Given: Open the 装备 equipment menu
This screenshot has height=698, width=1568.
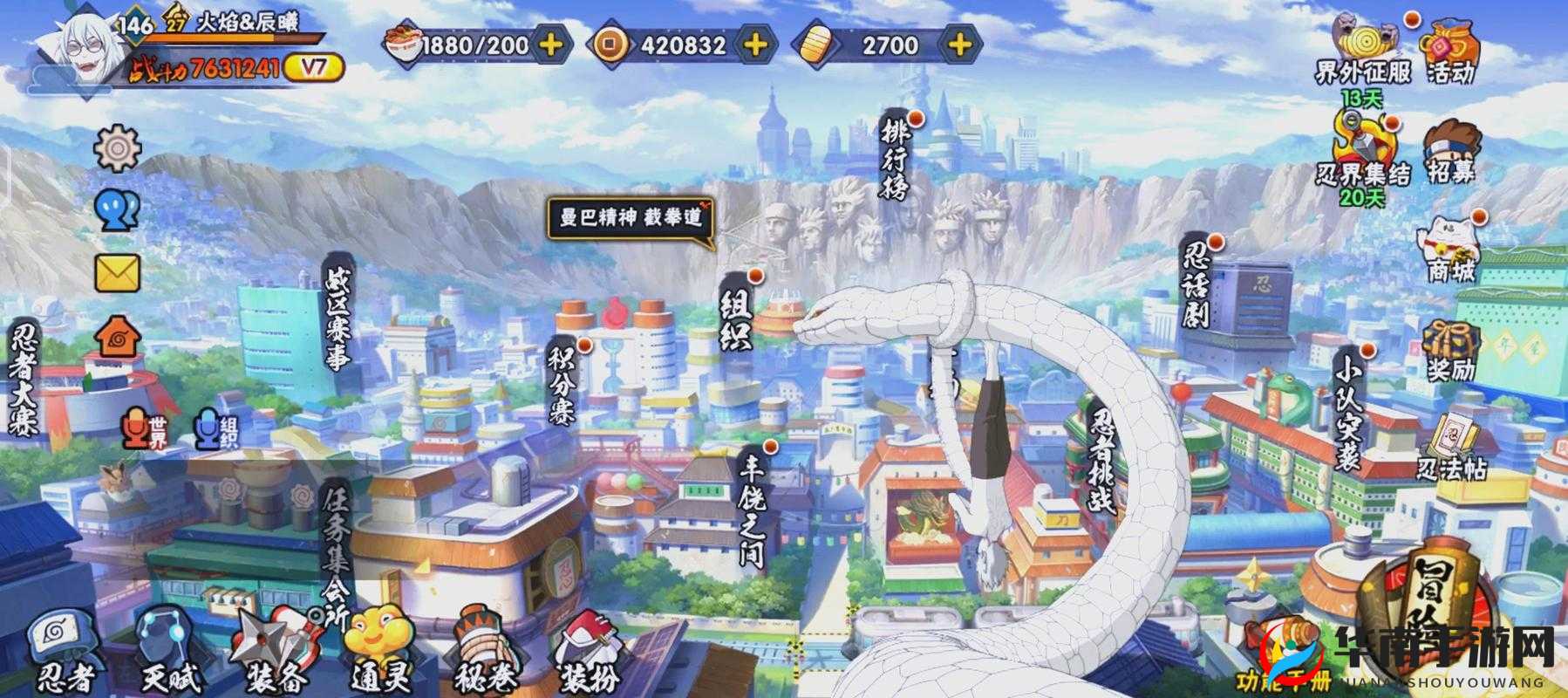Looking at the screenshot, I should [277, 650].
